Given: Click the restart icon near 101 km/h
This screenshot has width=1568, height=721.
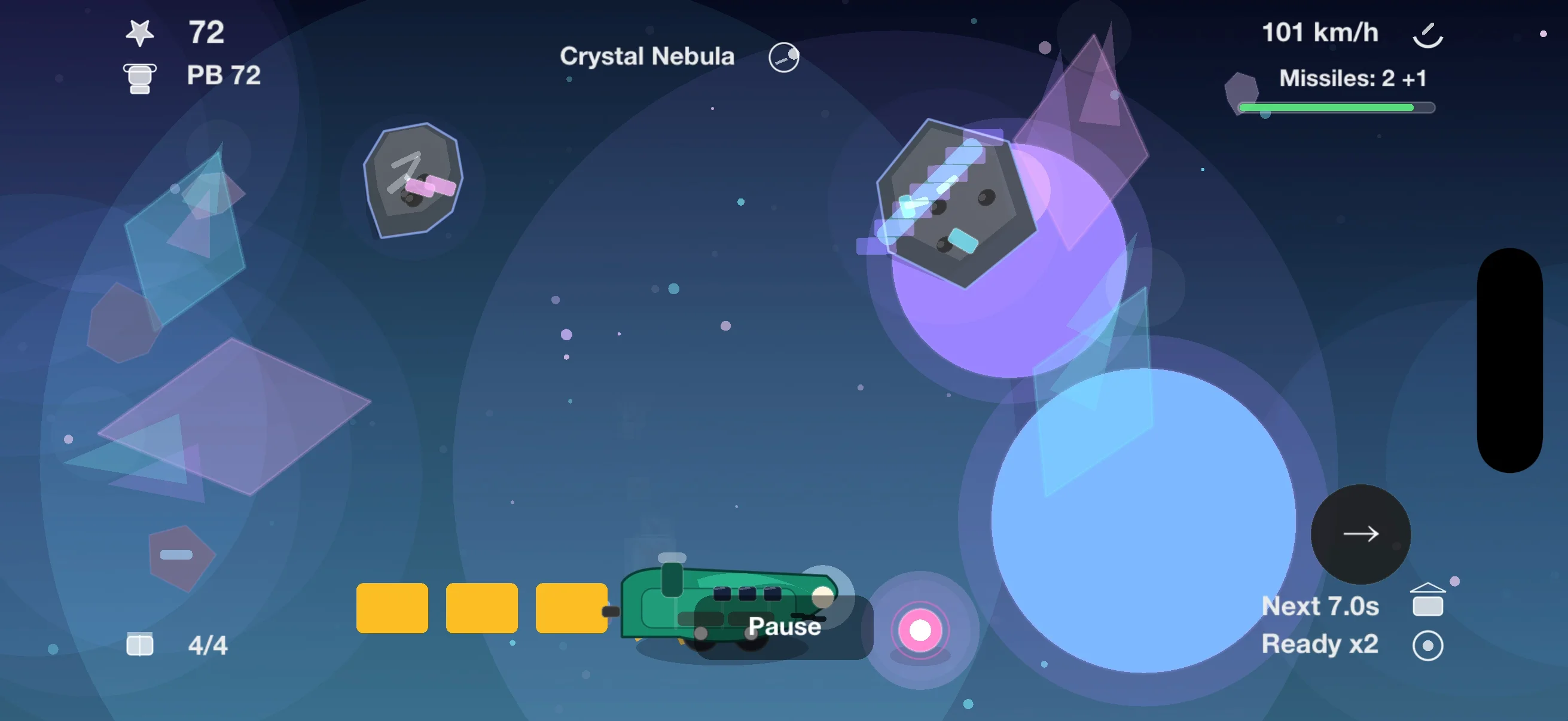Looking at the screenshot, I should [x=1429, y=35].
